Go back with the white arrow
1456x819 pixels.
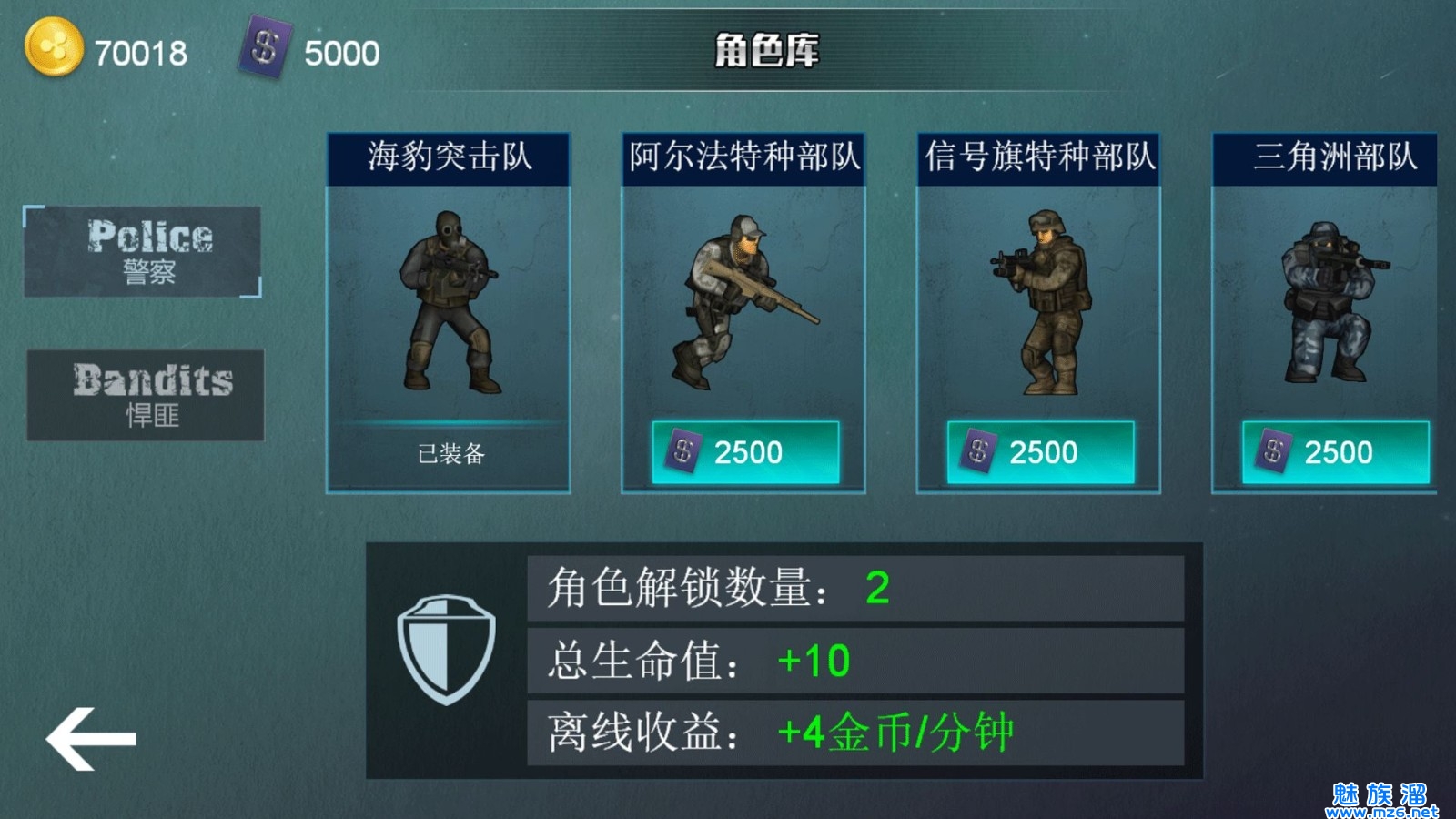(91, 738)
